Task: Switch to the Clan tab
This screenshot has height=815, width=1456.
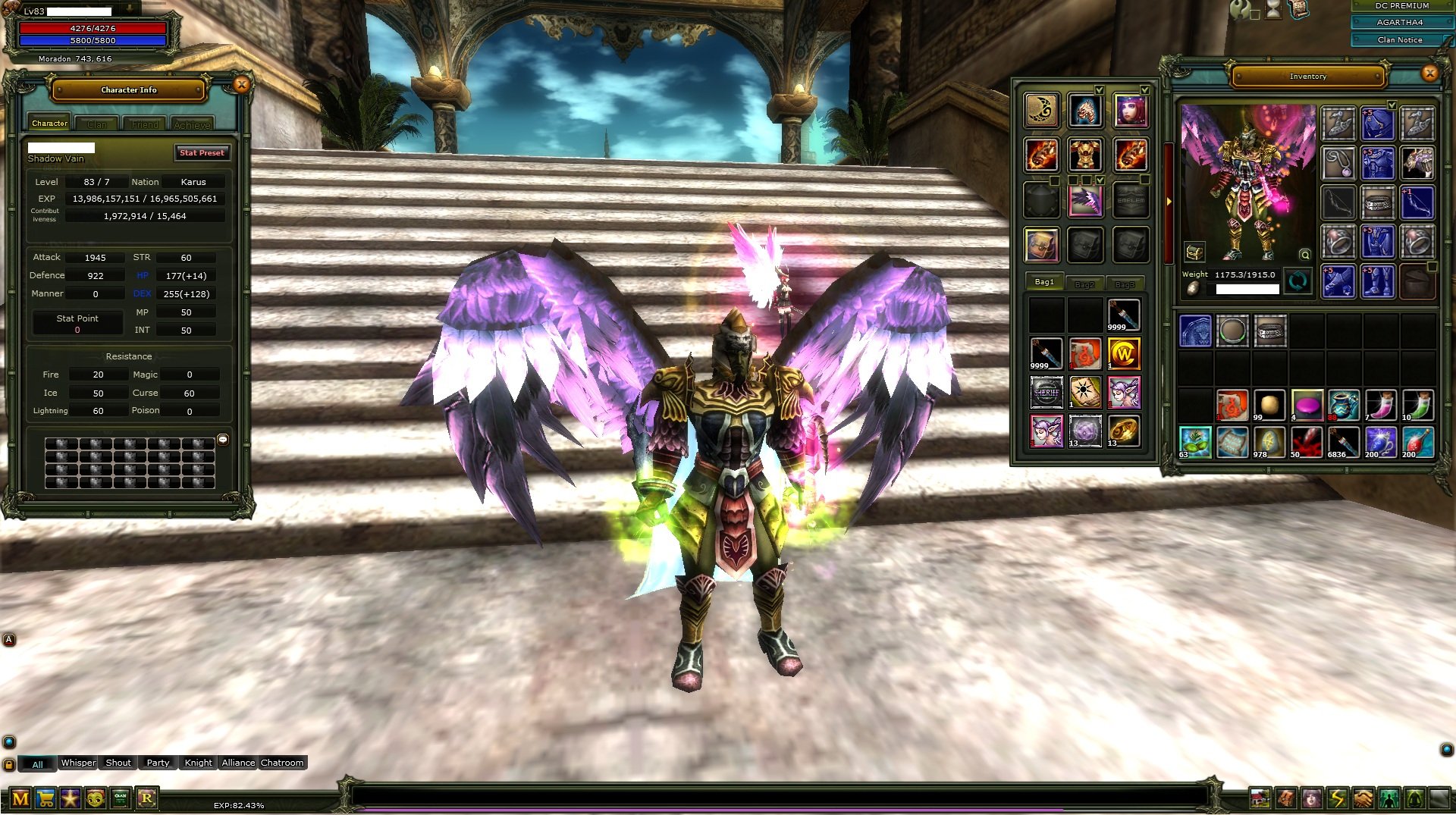Action: coord(97,124)
